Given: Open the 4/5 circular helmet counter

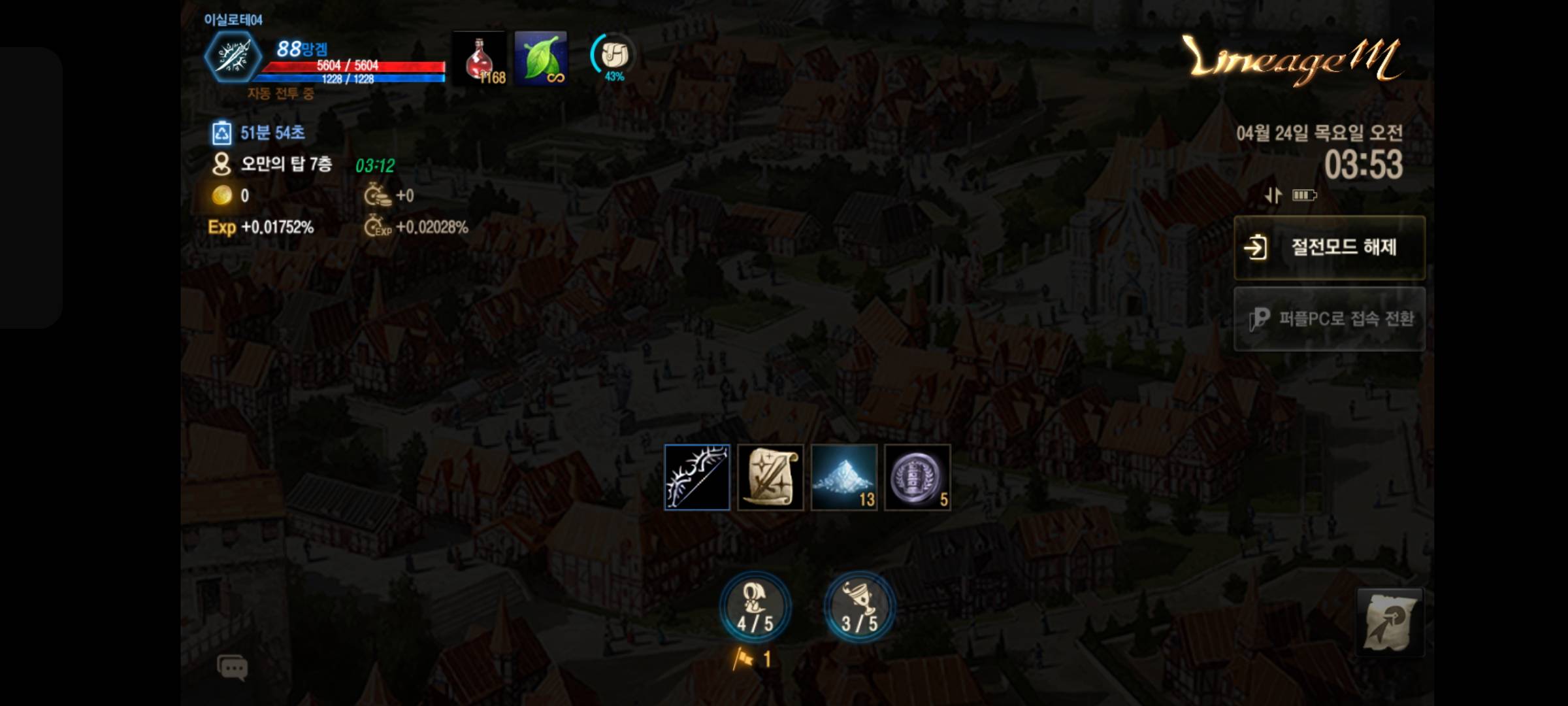Looking at the screenshot, I should click(x=755, y=607).
